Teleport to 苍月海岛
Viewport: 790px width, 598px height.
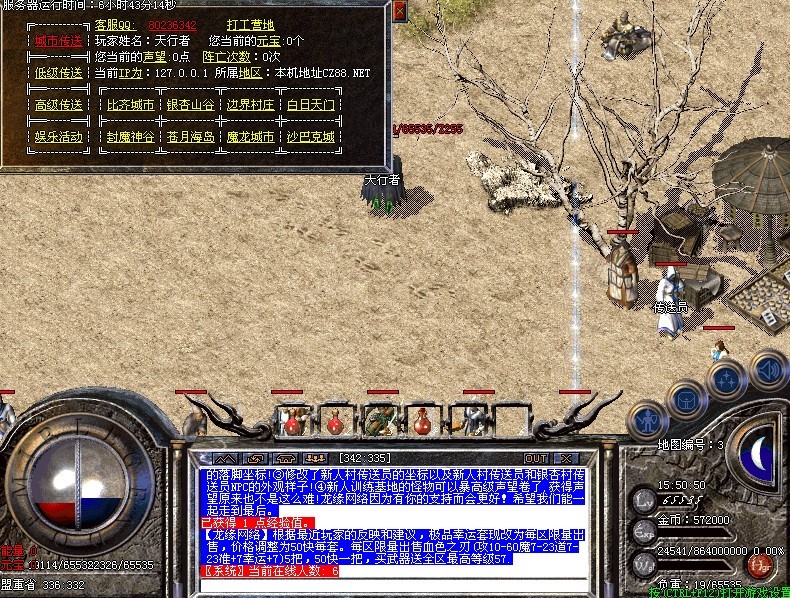[190, 137]
